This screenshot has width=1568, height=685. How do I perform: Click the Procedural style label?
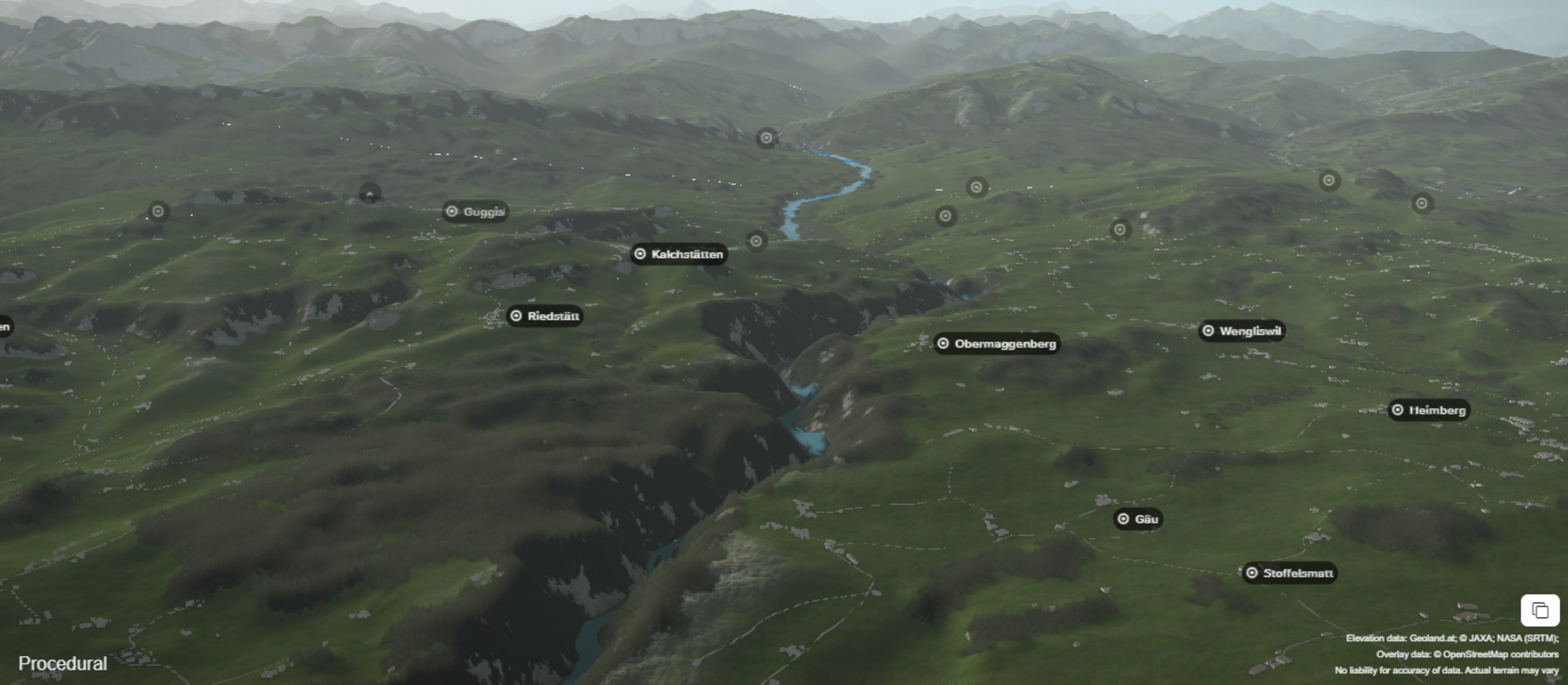[x=63, y=663]
